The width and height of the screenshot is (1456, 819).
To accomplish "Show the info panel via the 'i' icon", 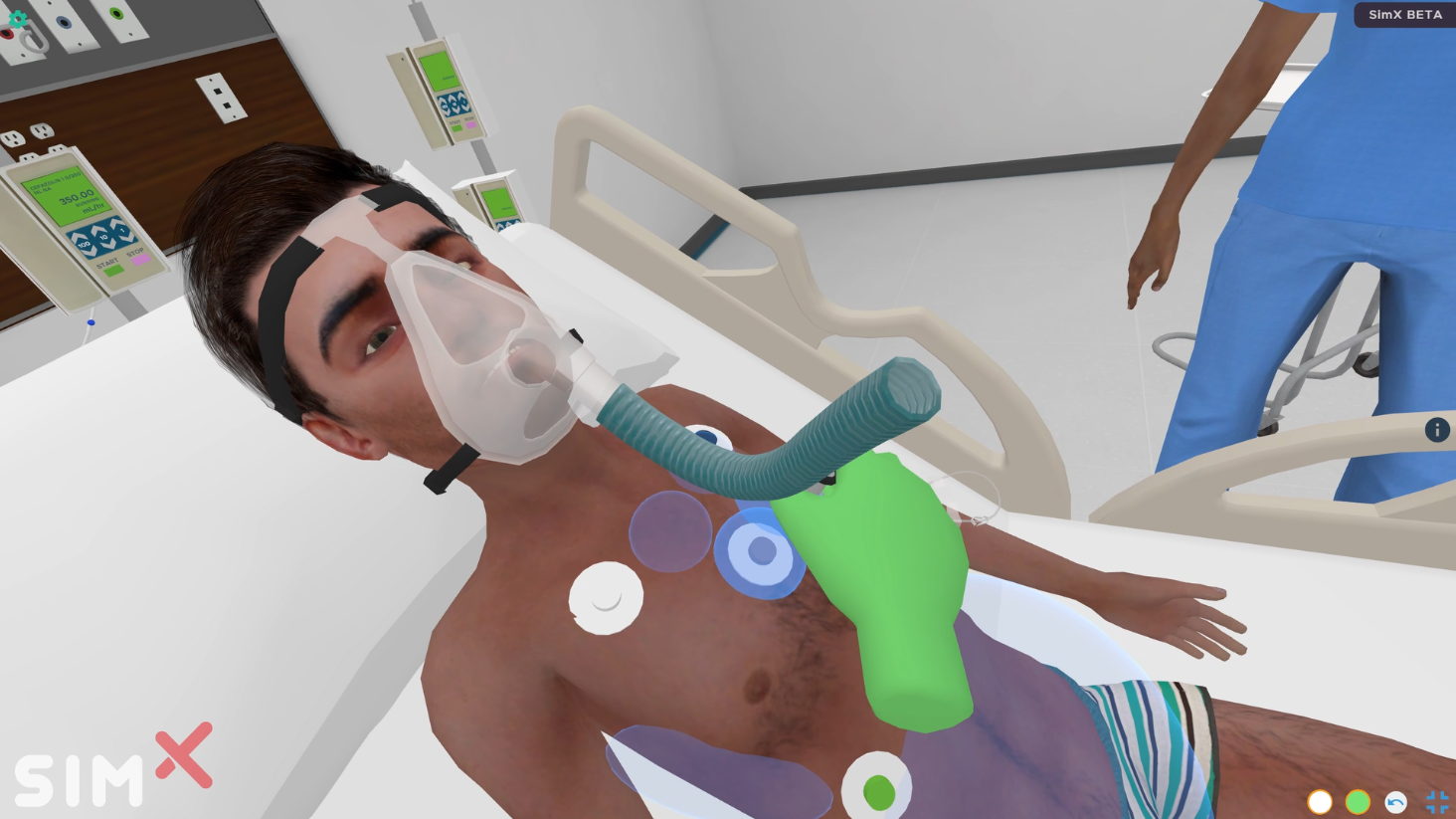I will coord(1436,430).
